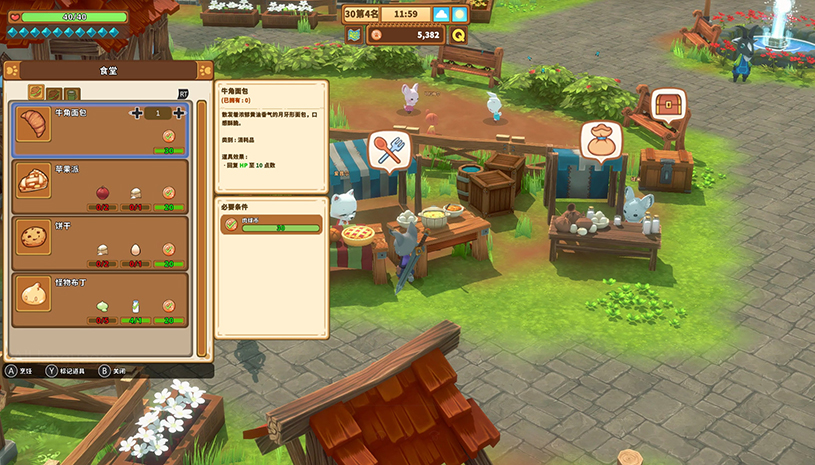
Task: Open the map icon beside the coins
Action: [x=353, y=35]
